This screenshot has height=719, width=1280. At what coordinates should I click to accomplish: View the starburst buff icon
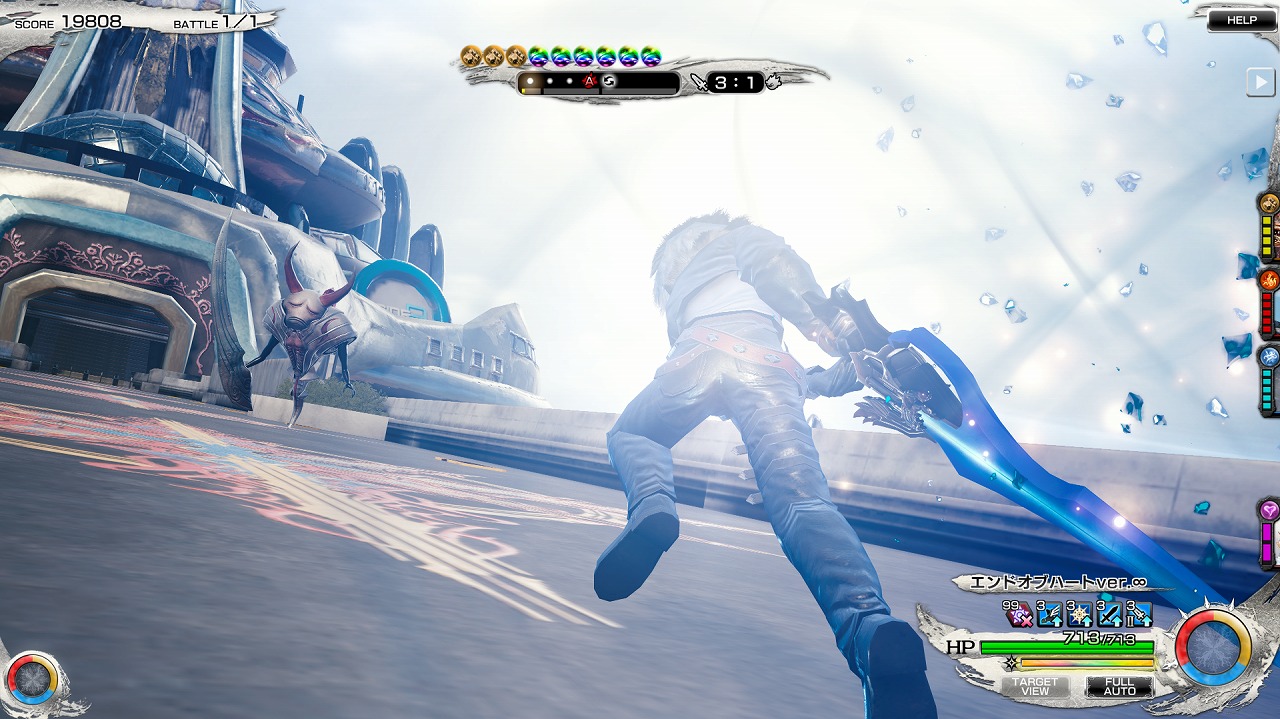(1079, 614)
